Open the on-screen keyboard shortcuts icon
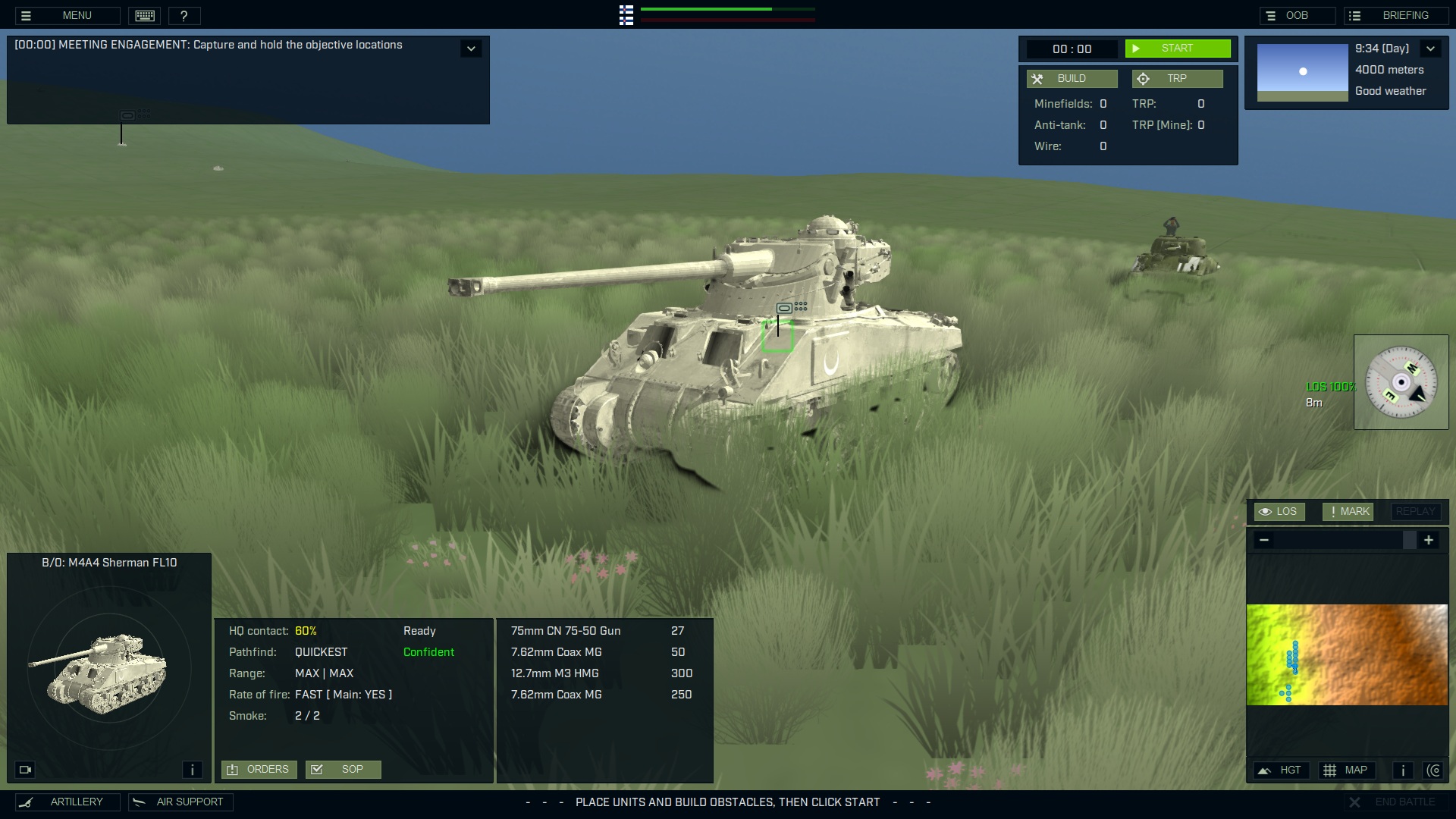This screenshot has height=819, width=1456. click(144, 15)
